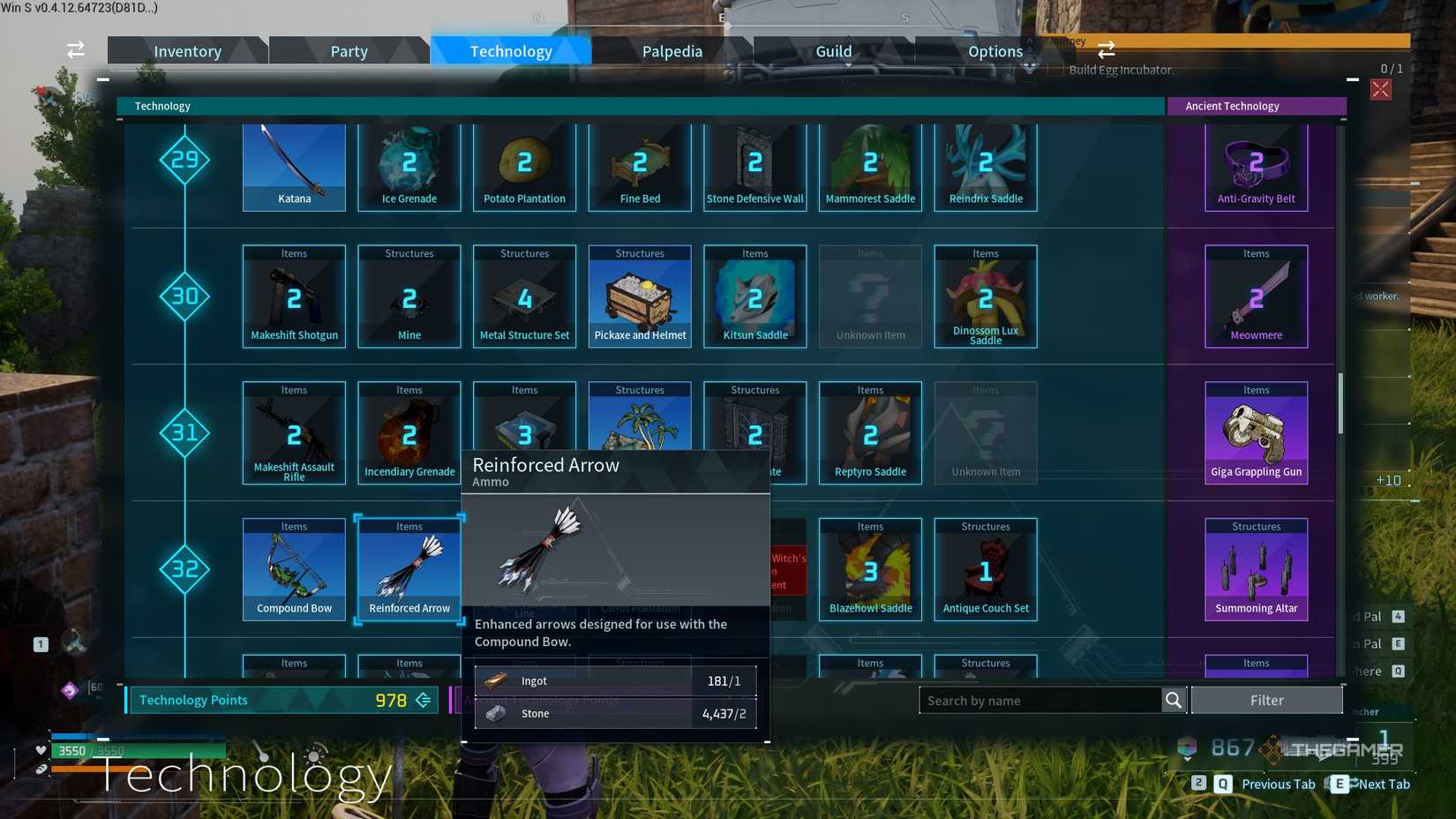
Task: Unlock the Meowmere ancient technology
Action: coord(1255,296)
